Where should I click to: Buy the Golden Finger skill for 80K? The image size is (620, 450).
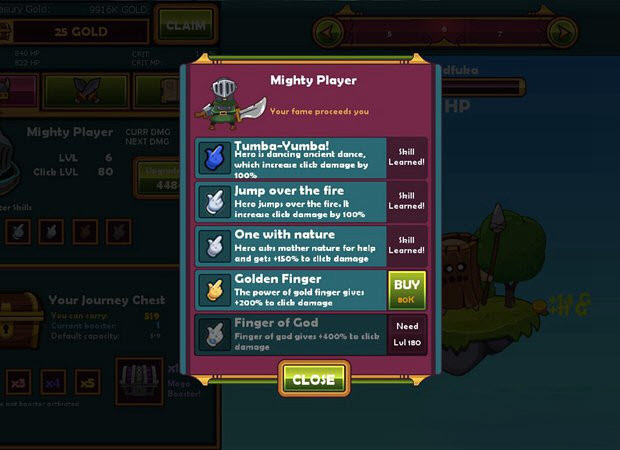pos(407,291)
